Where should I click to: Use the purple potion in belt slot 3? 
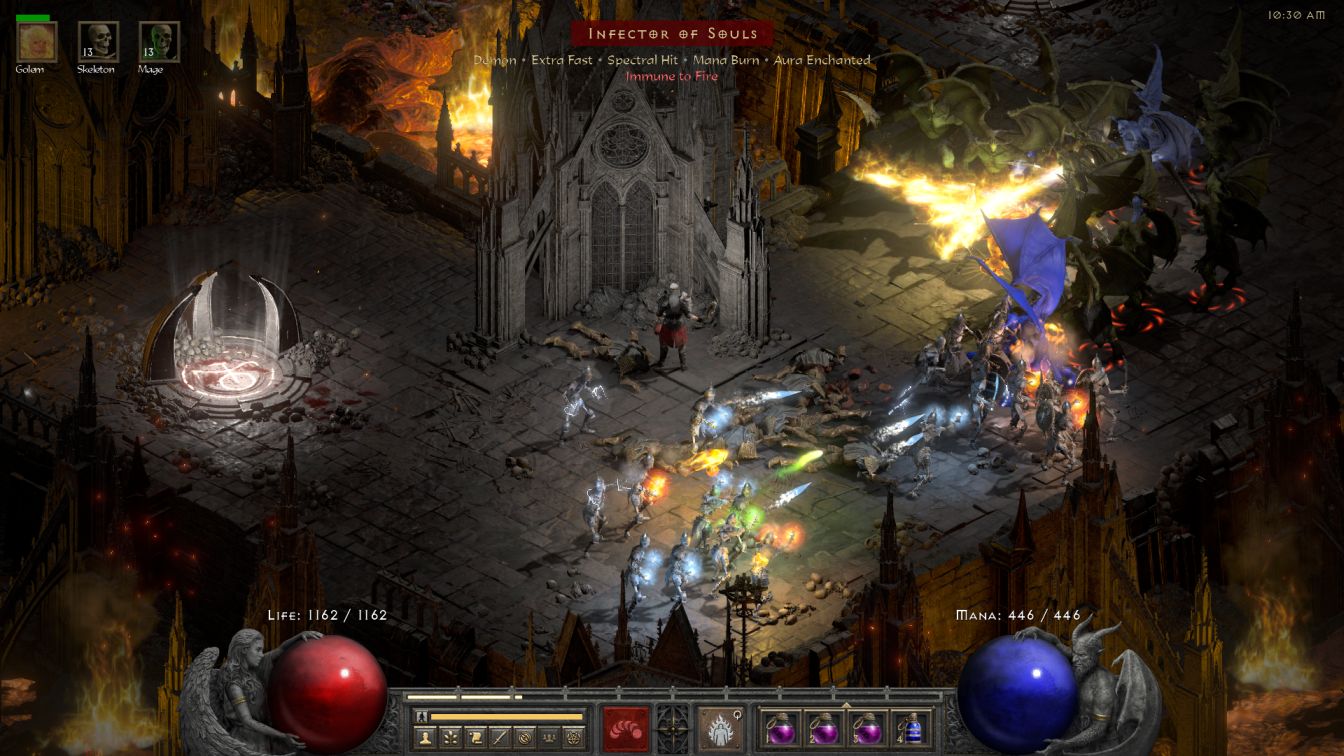pos(867,729)
